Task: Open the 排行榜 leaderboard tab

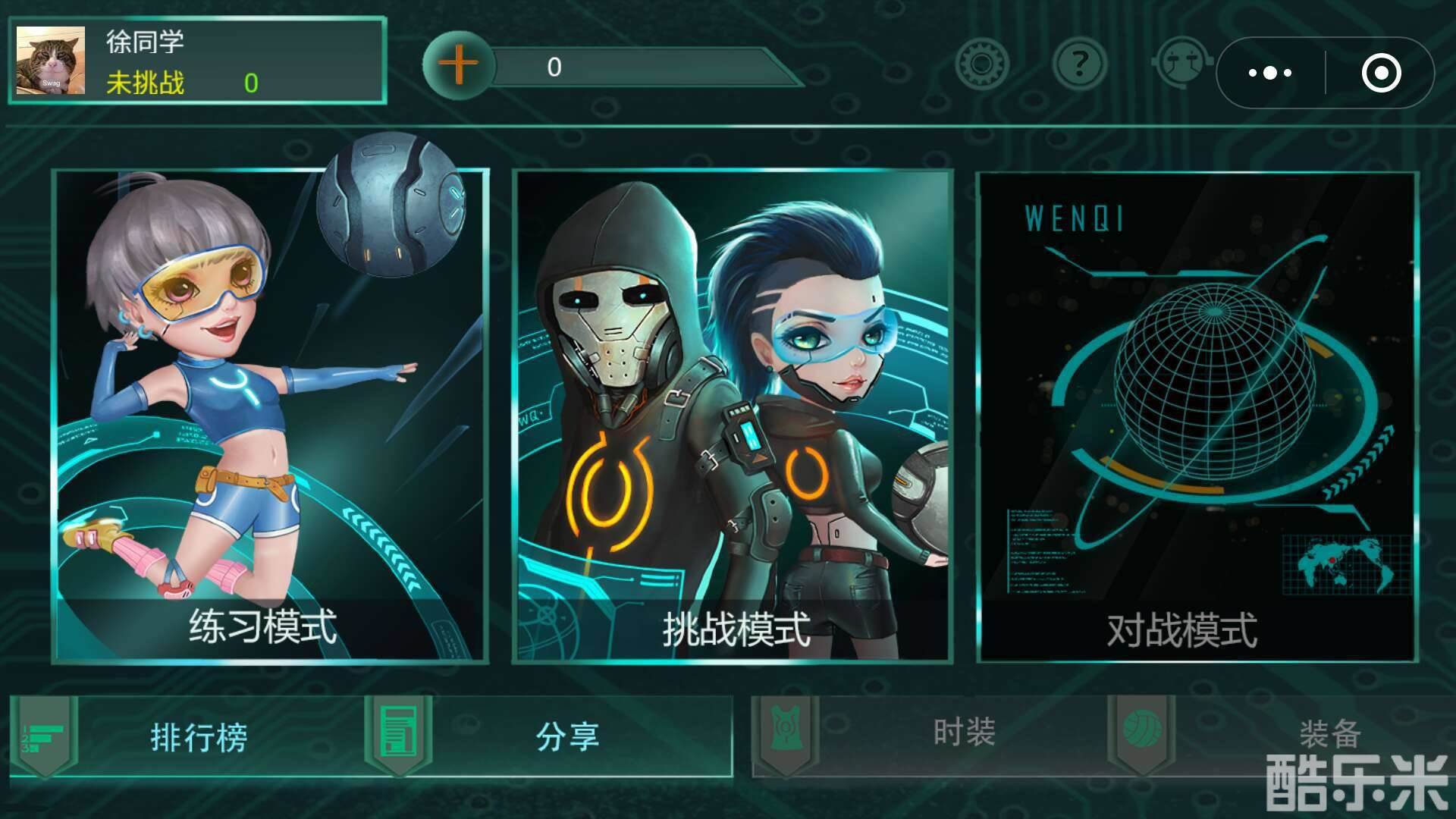Action: point(201,734)
